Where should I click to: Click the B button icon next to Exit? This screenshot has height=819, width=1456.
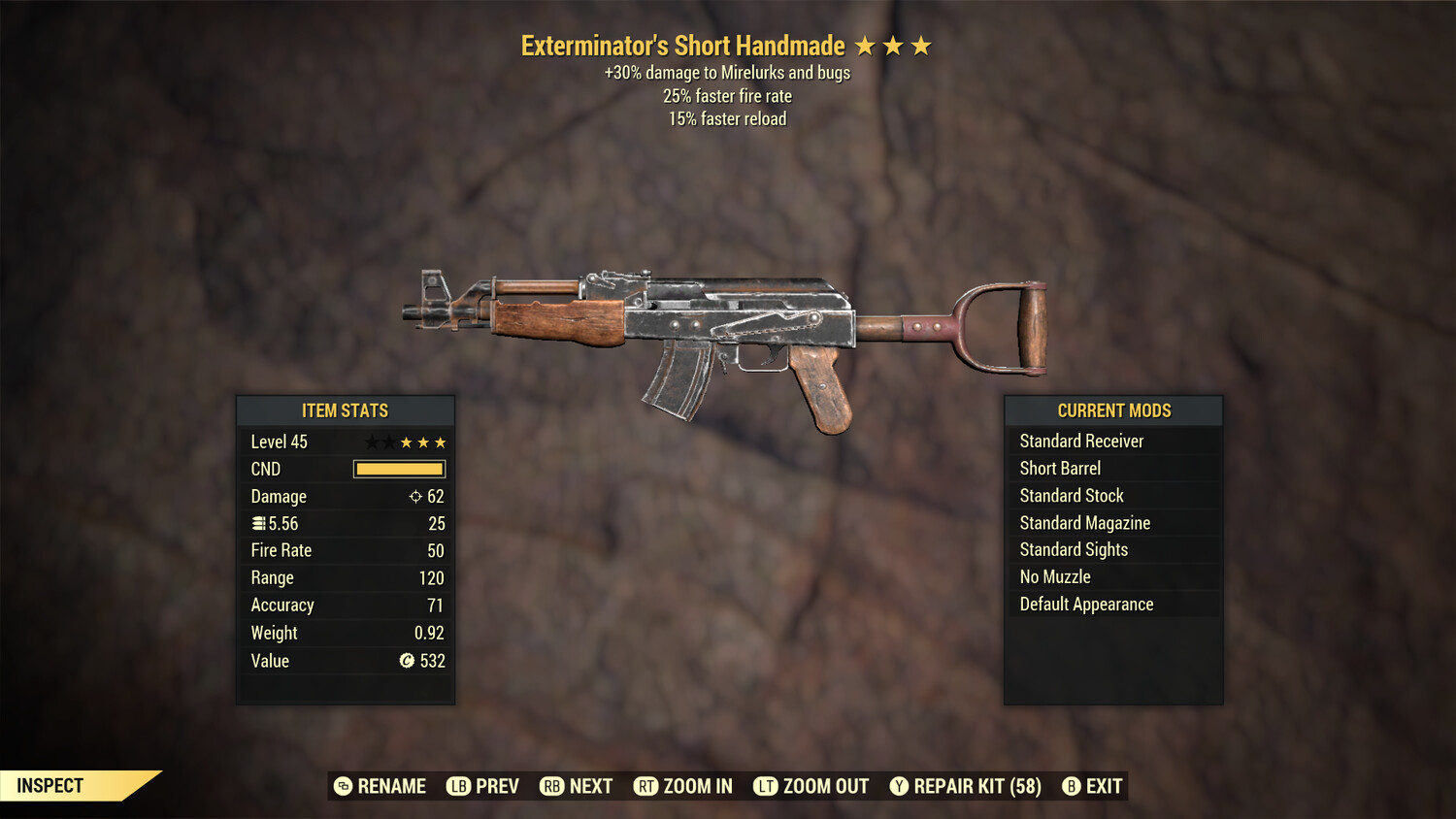tap(1071, 786)
